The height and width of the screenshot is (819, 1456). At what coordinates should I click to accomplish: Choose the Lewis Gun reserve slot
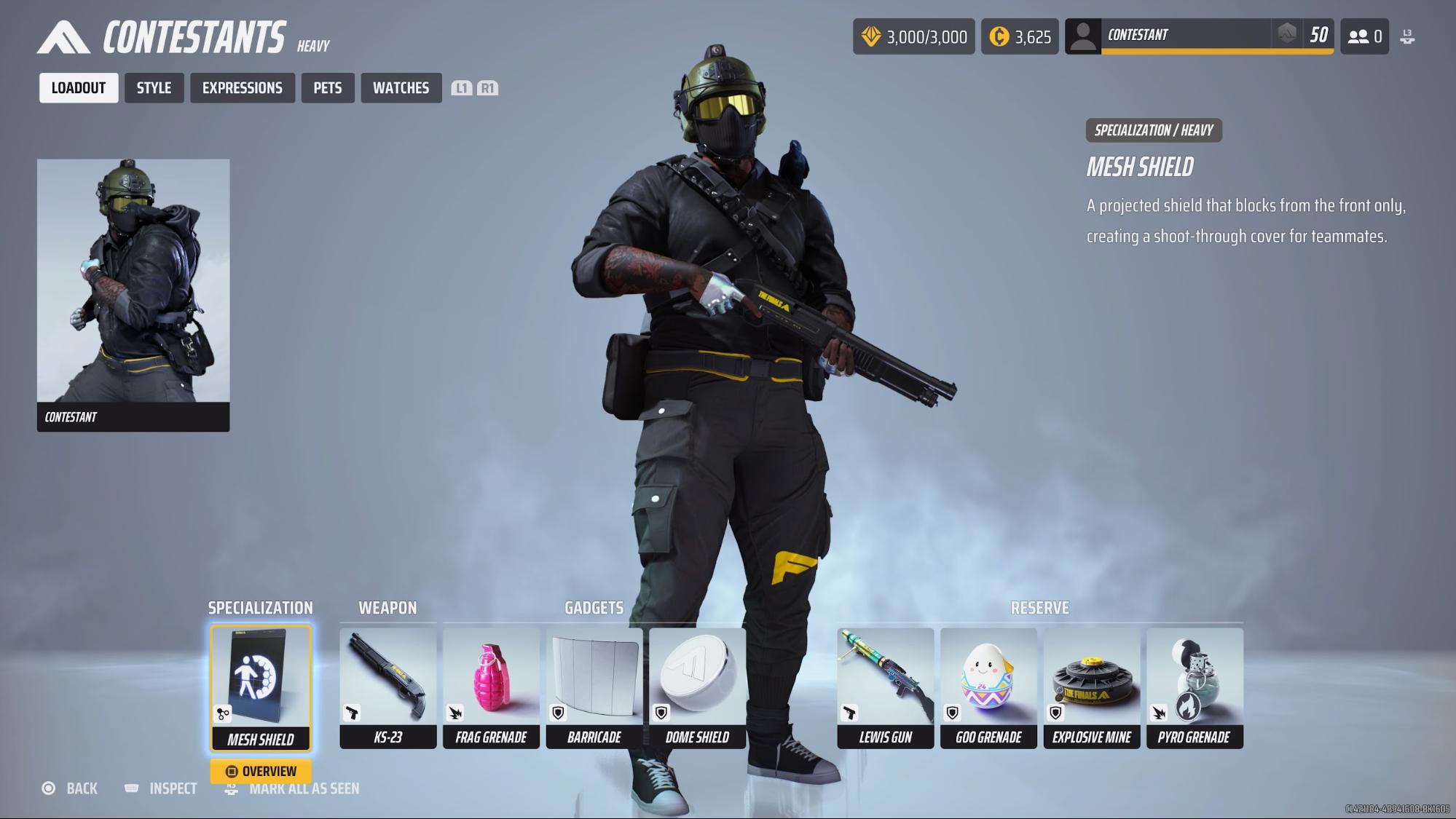[x=885, y=687]
